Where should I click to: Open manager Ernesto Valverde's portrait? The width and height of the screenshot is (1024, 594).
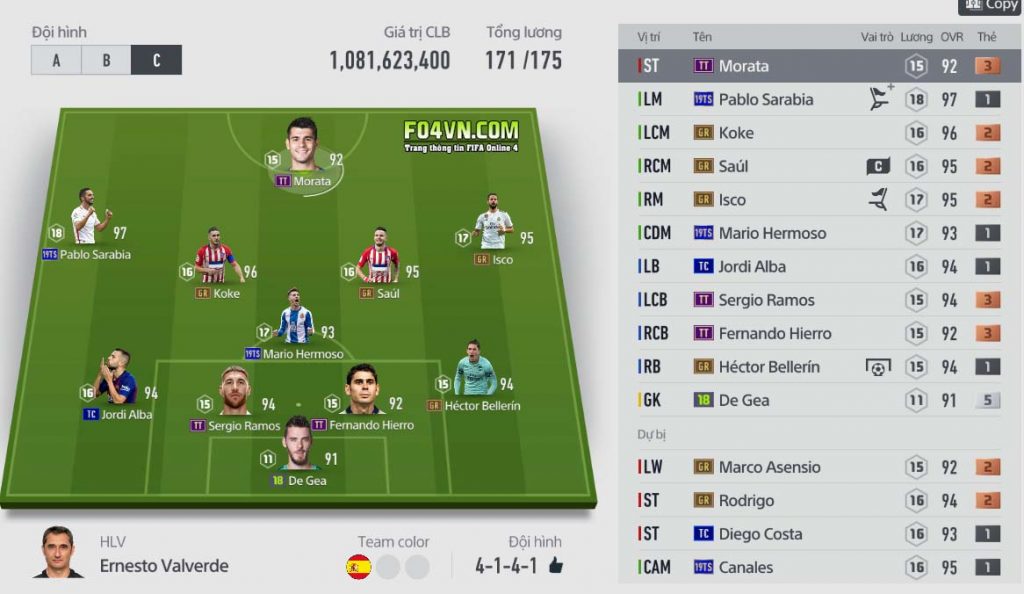[x=58, y=552]
